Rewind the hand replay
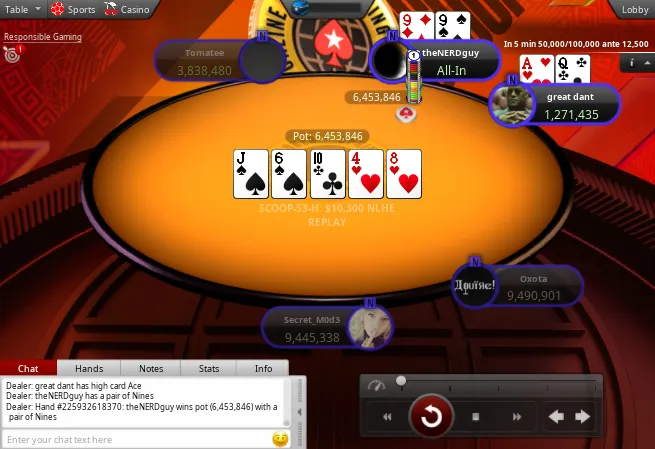The width and height of the screenshot is (655, 449). tap(387, 416)
